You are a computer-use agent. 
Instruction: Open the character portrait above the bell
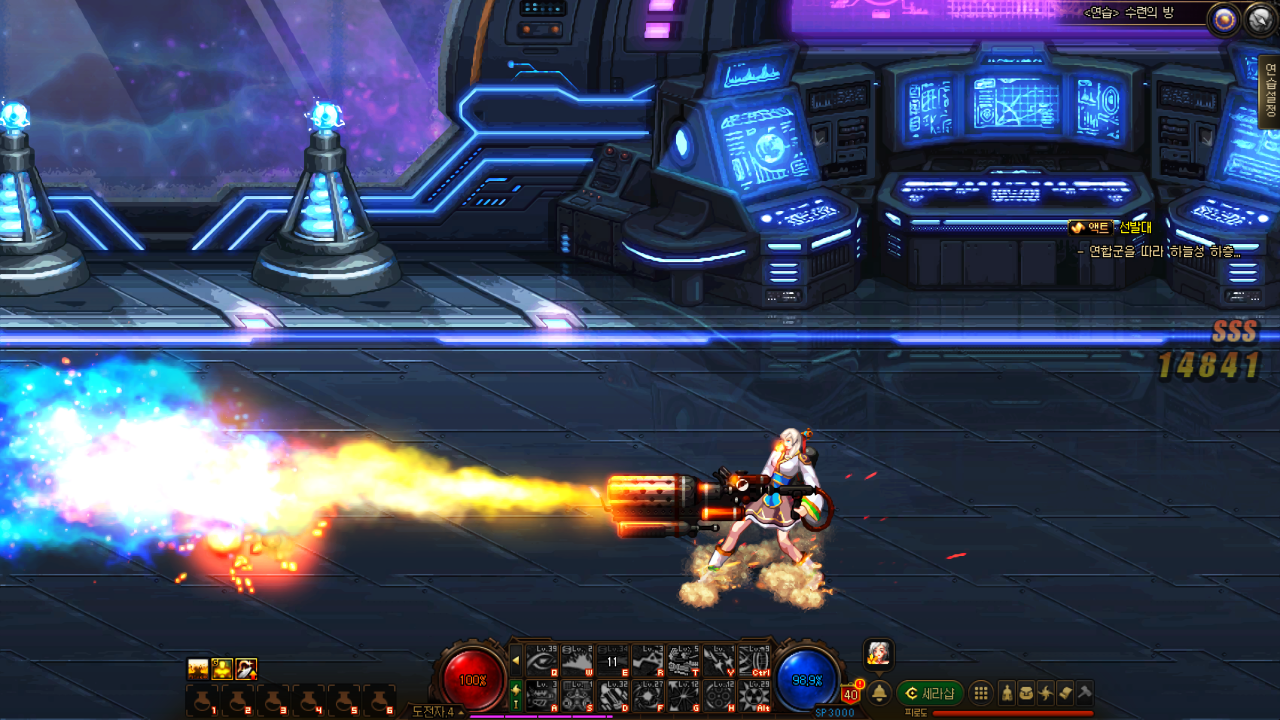click(878, 653)
